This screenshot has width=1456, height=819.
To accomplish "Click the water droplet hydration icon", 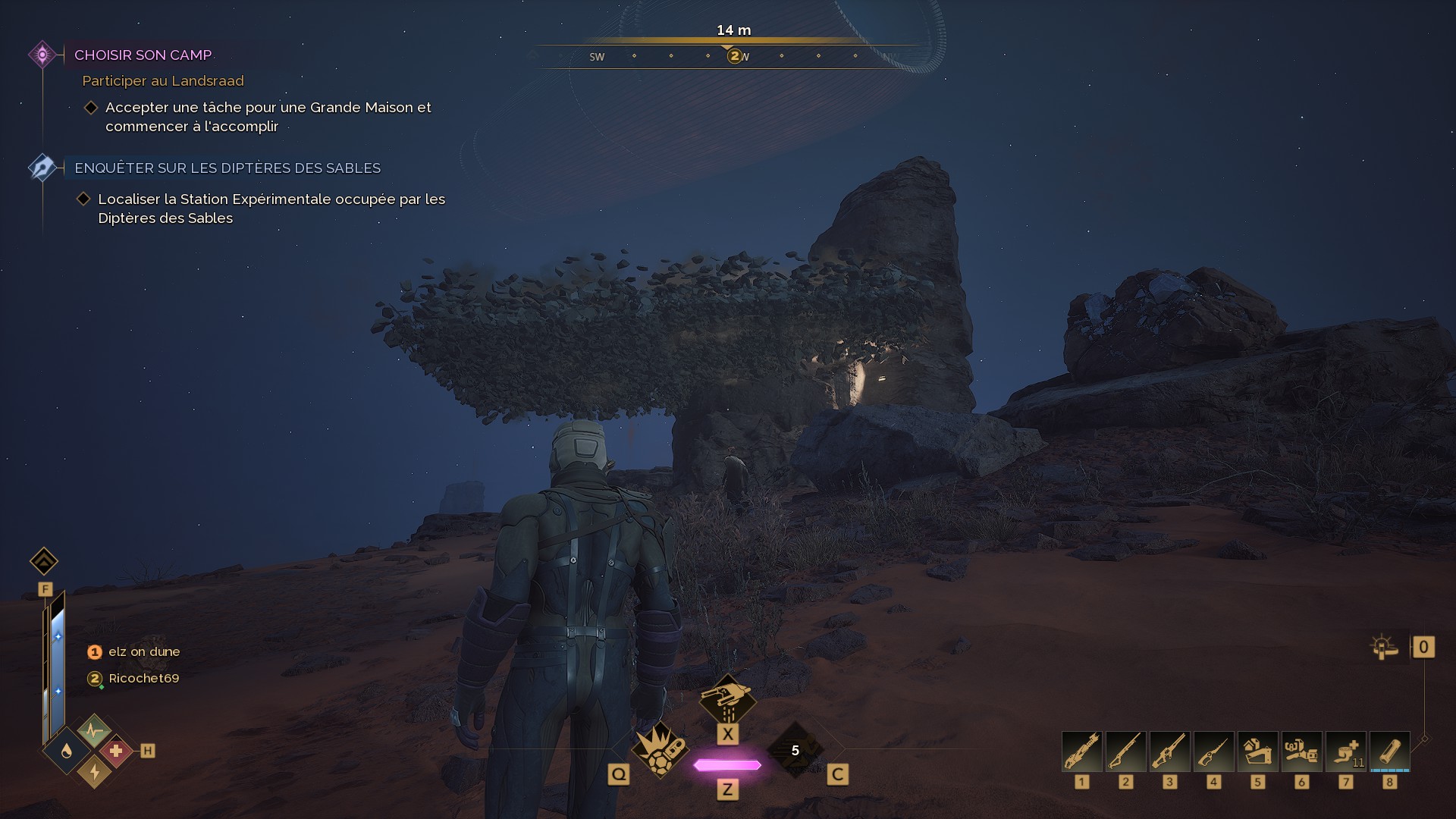I will (67, 751).
